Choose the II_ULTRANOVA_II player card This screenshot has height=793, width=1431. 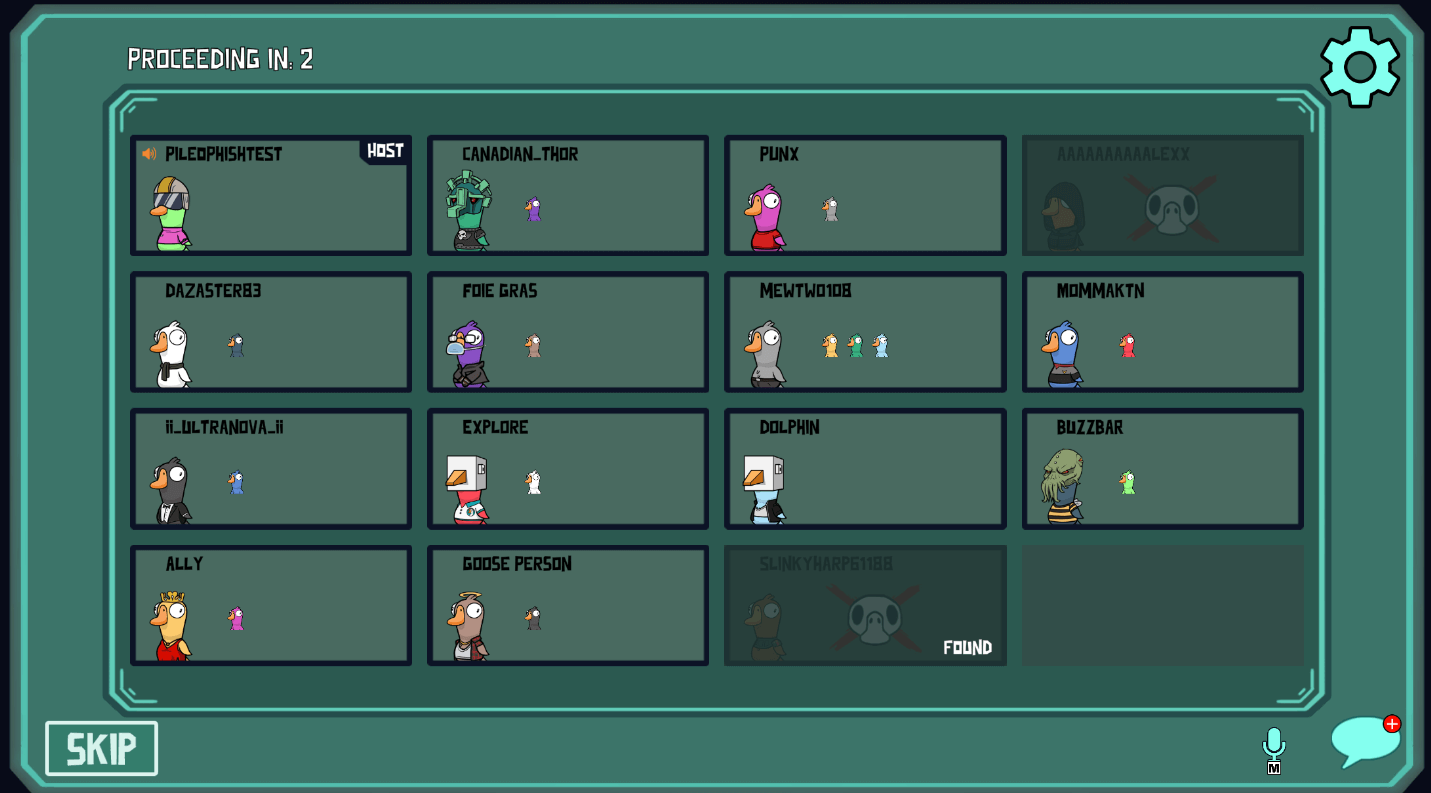point(271,469)
